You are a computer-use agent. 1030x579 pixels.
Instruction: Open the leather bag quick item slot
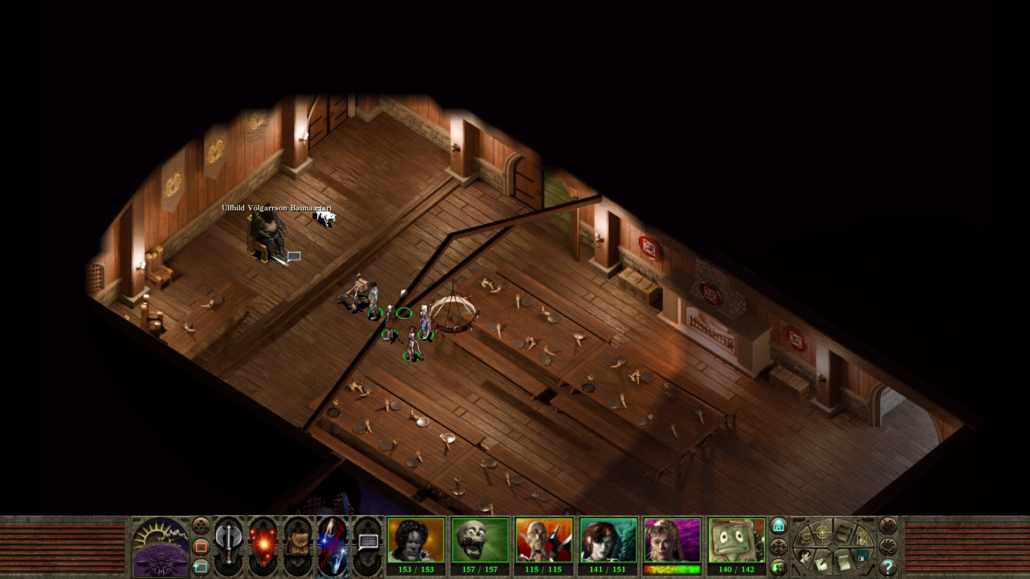click(298, 541)
